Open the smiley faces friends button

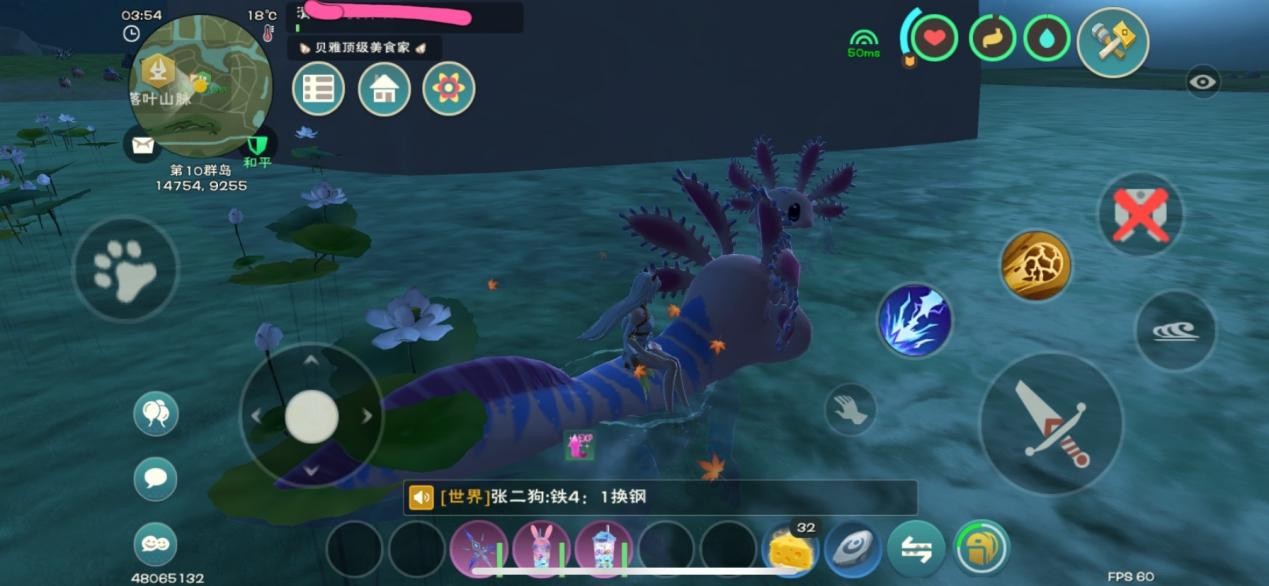coord(155,544)
